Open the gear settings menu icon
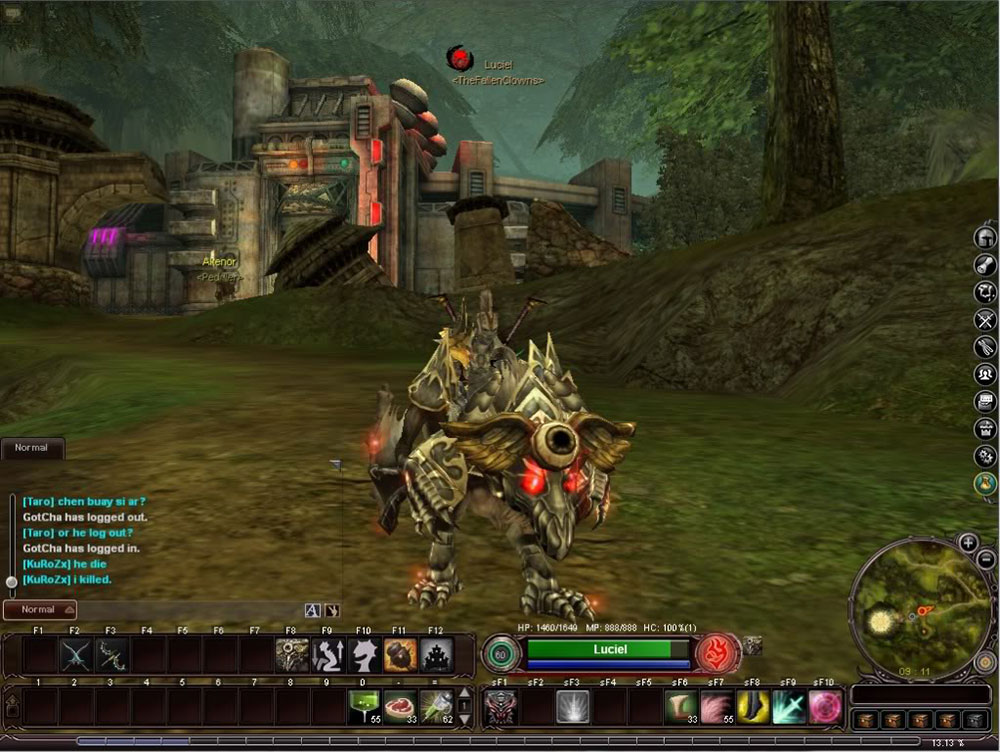The height and width of the screenshot is (752, 1000). coord(985,456)
